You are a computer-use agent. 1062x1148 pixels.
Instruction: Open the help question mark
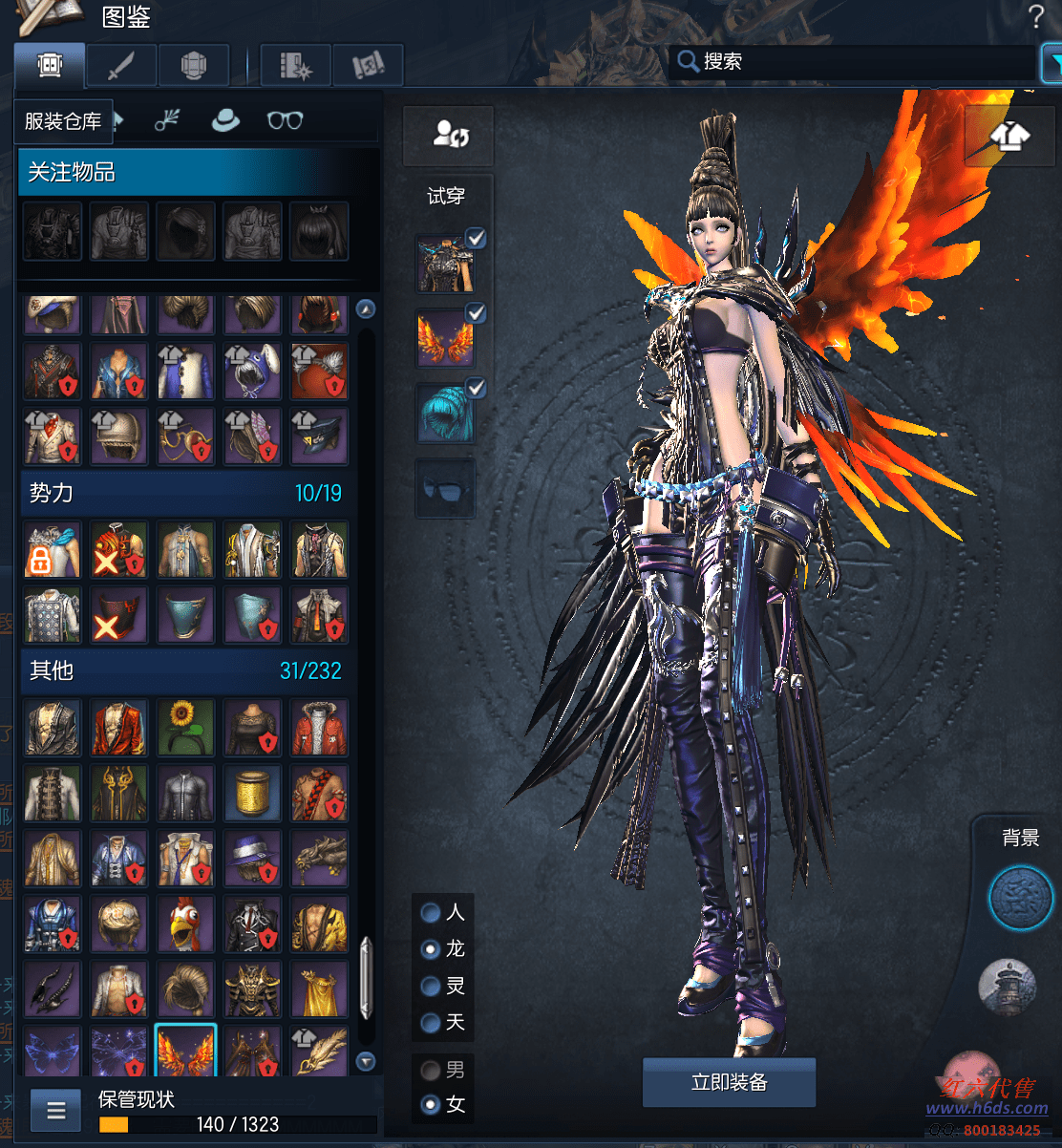click(1036, 16)
